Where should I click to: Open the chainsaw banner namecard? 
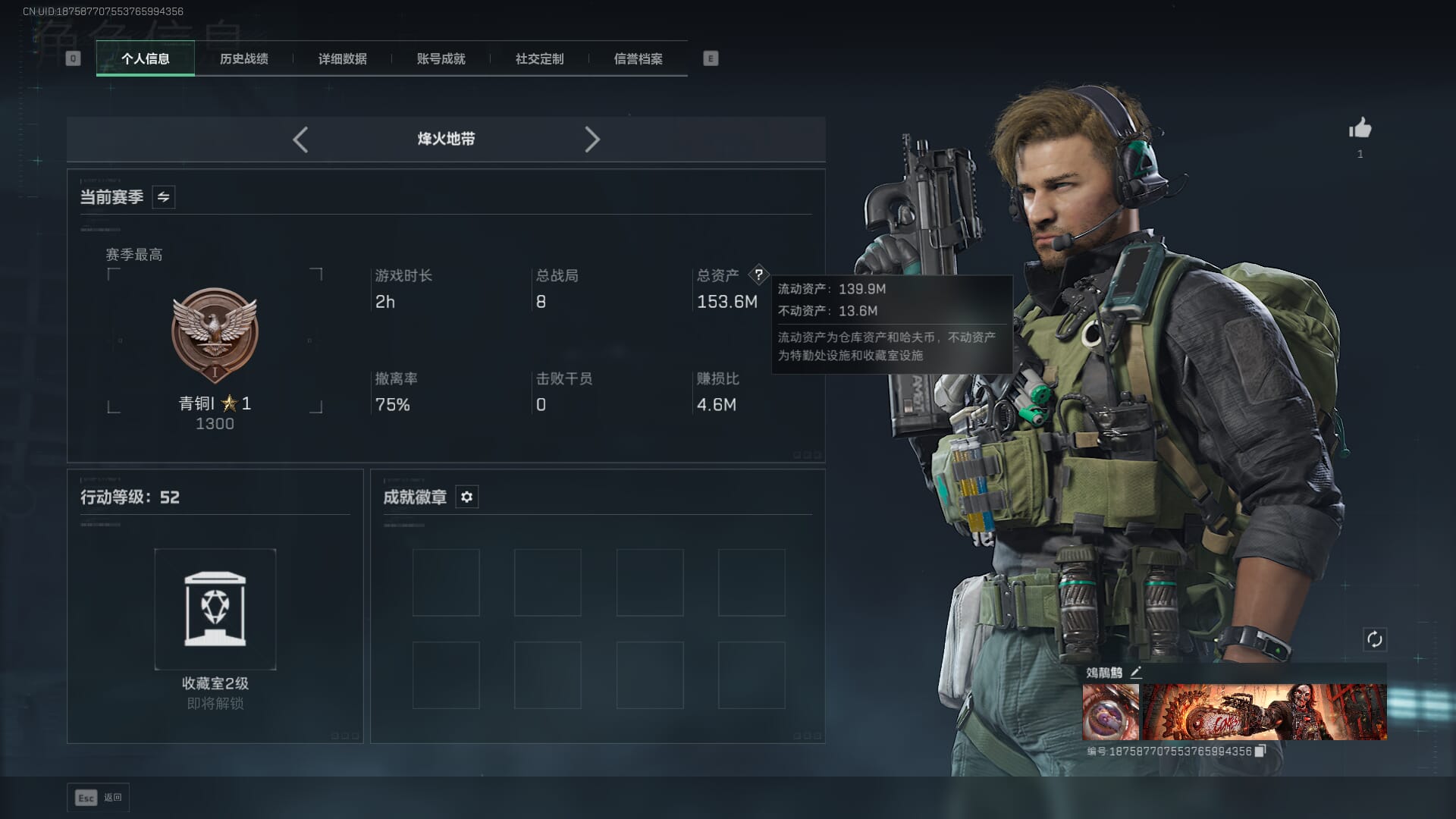1264,711
